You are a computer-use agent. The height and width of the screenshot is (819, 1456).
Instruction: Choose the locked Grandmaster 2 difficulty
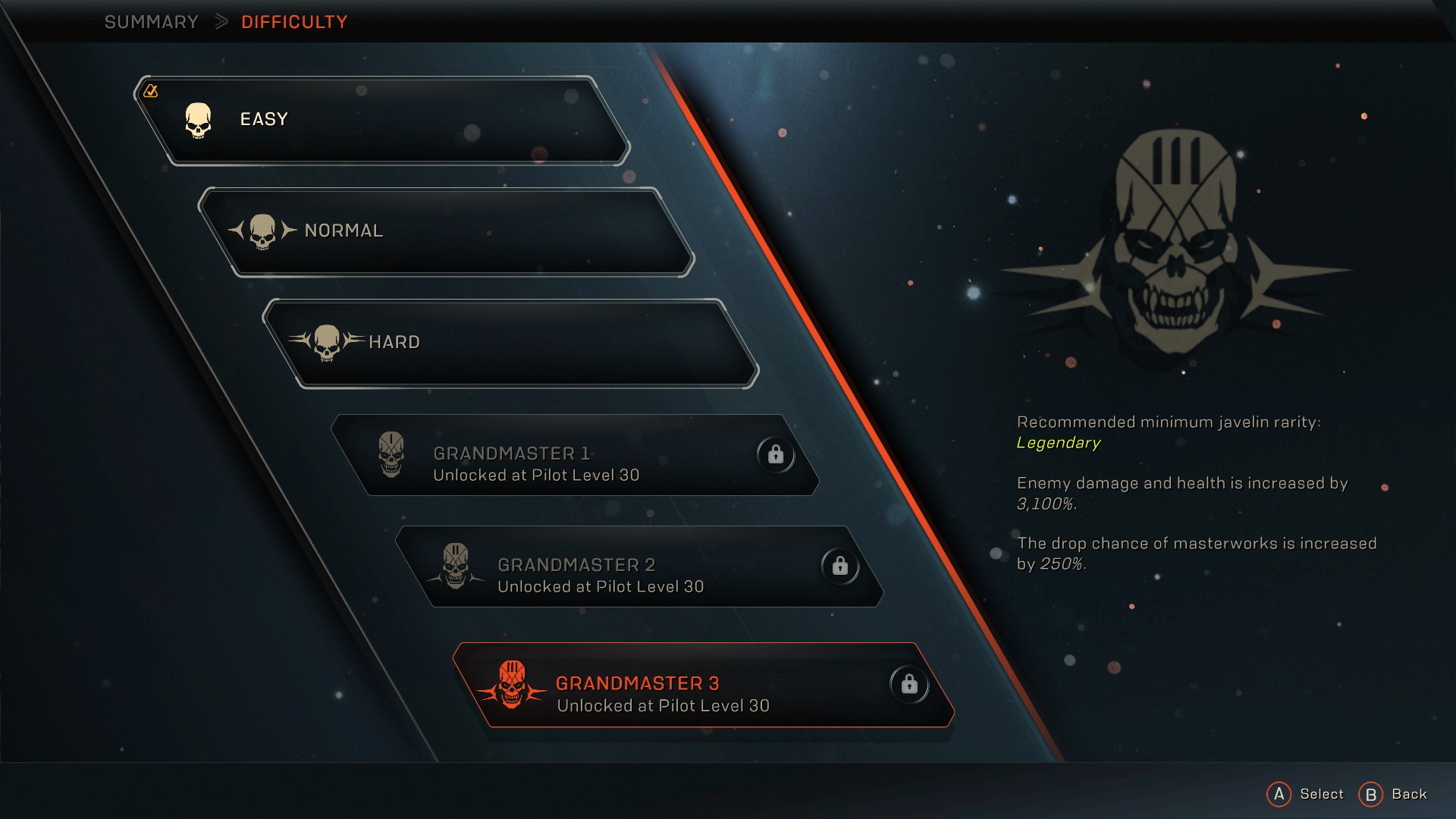coord(639,566)
